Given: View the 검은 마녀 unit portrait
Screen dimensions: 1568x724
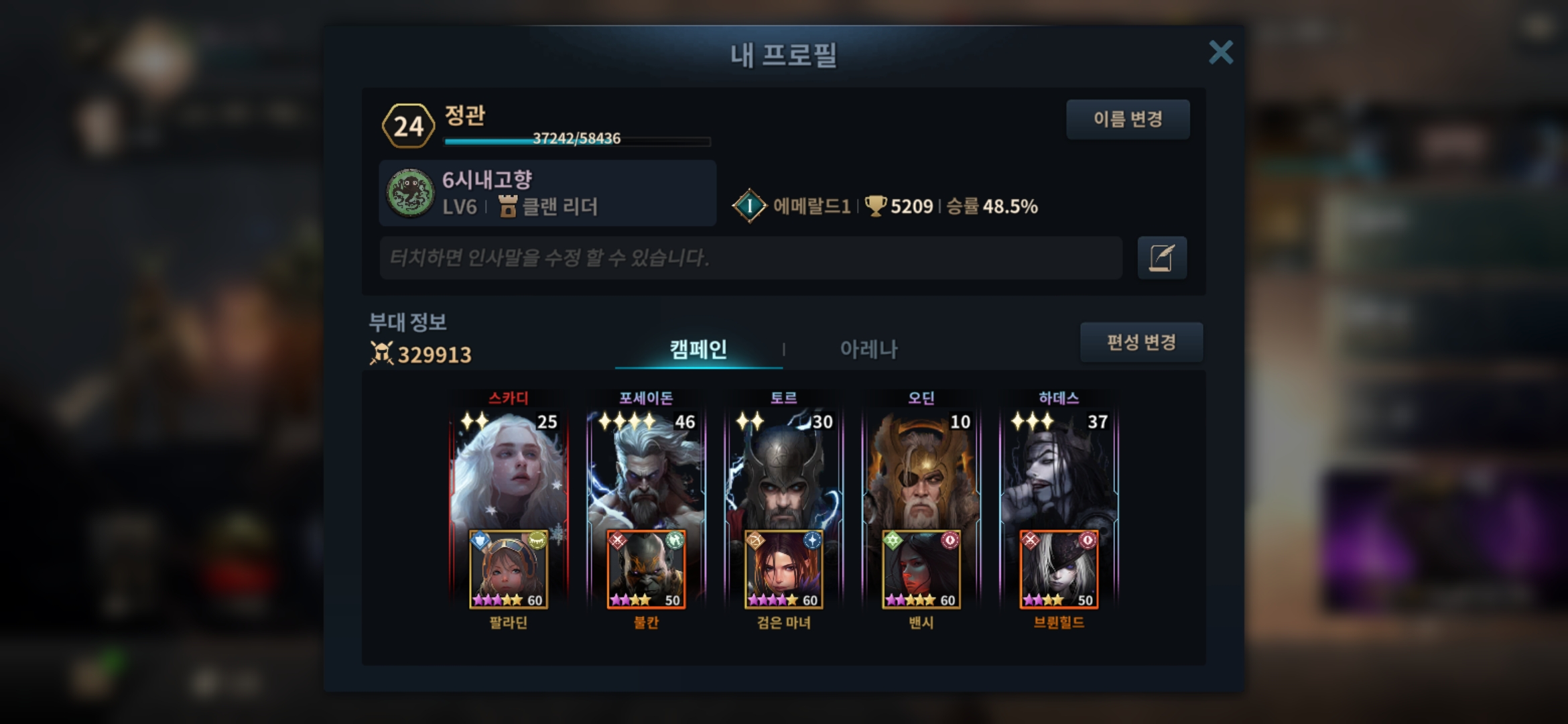Looking at the screenshot, I should point(783,570).
